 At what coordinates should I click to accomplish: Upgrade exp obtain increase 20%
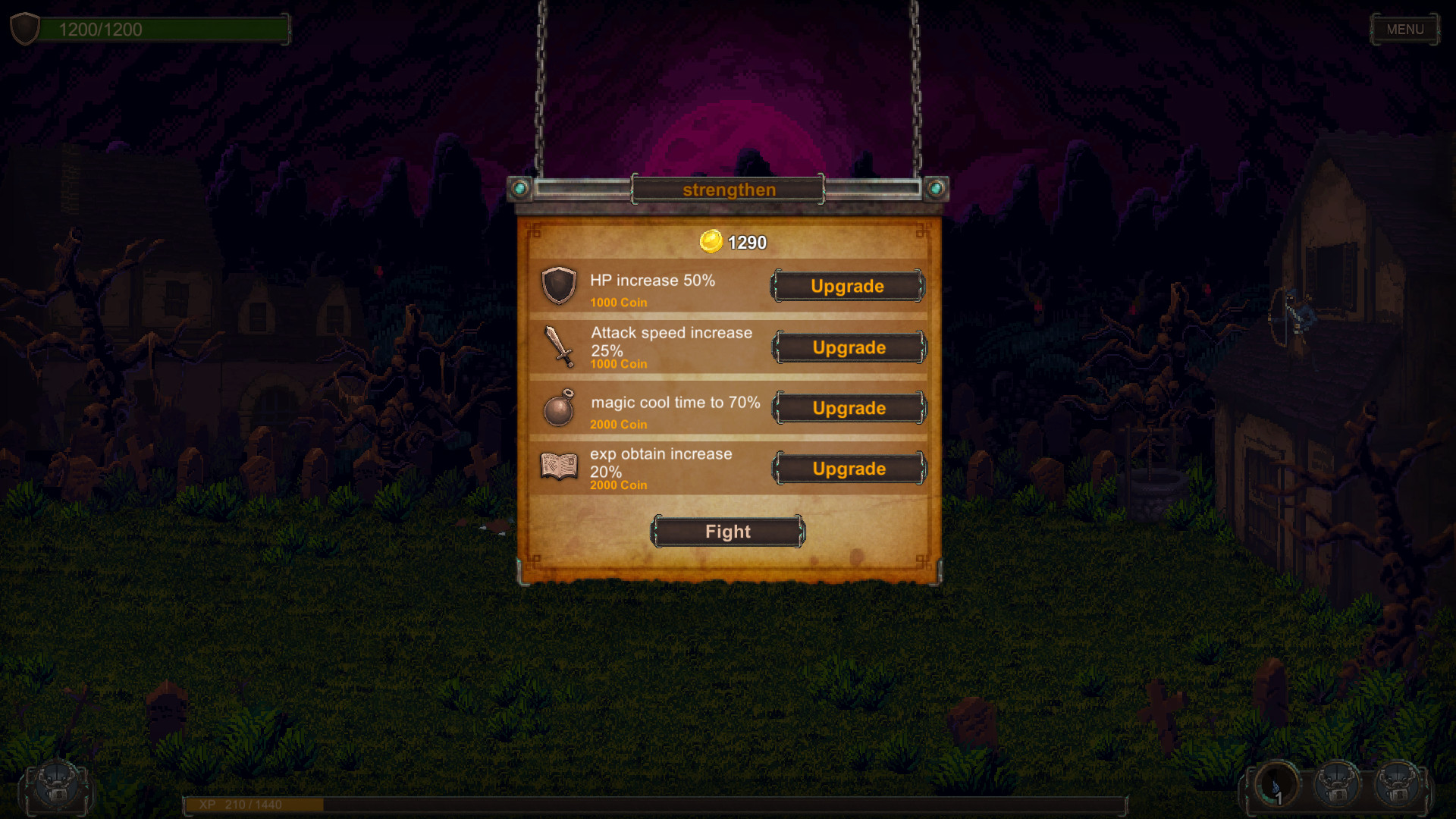tap(847, 468)
